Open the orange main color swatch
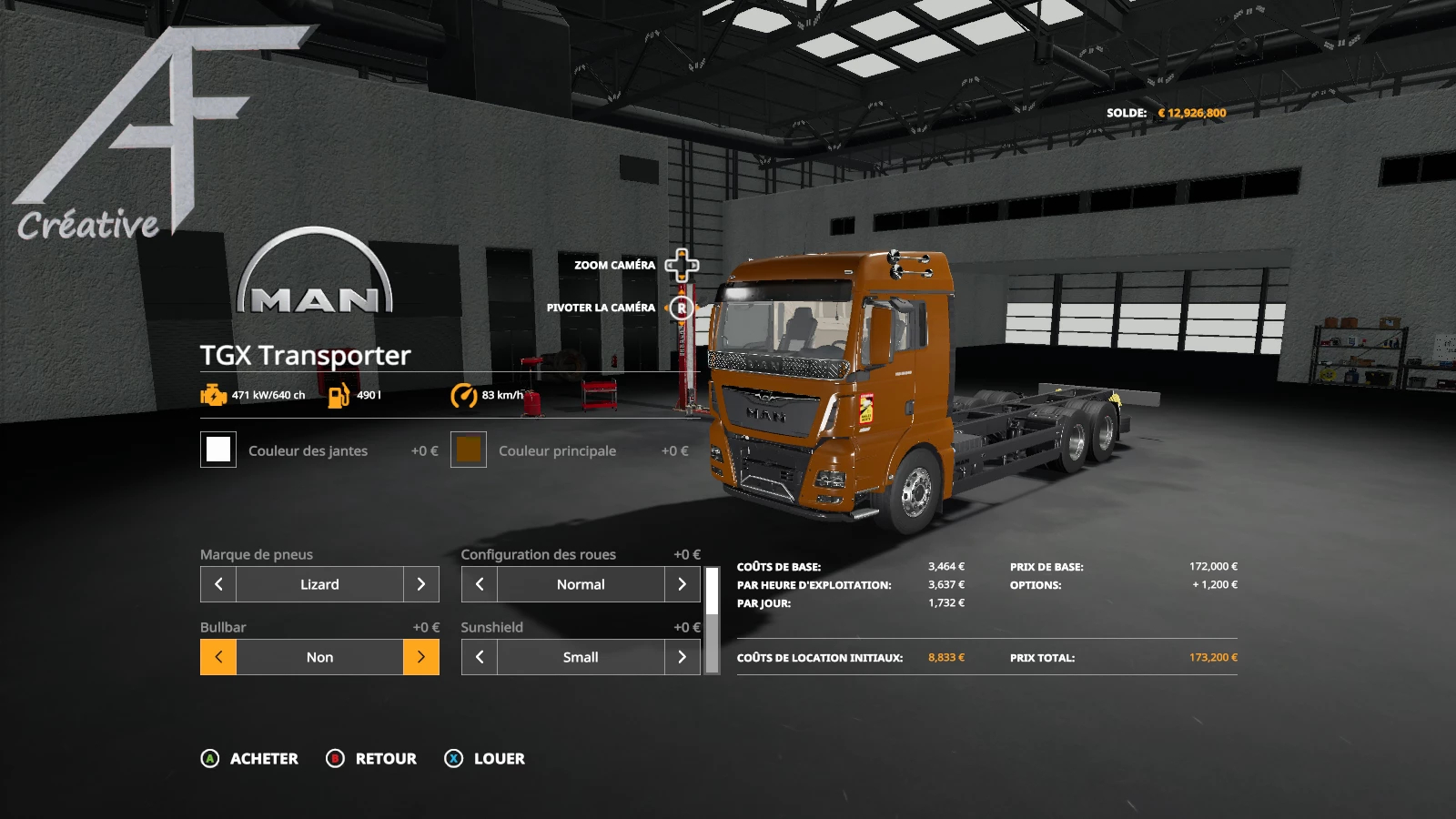Viewport: 1456px width, 819px height. (x=469, y=450)
